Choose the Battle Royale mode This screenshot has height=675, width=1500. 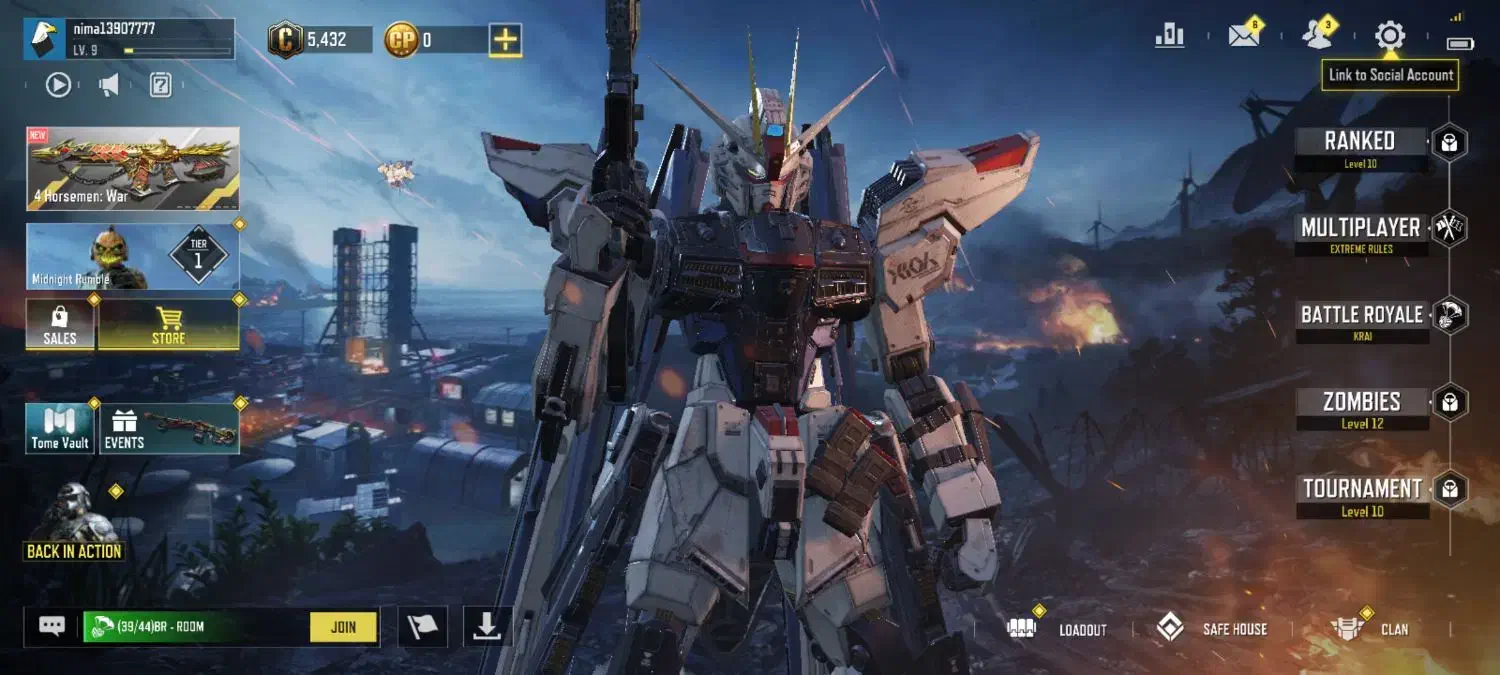[1361, 316]
